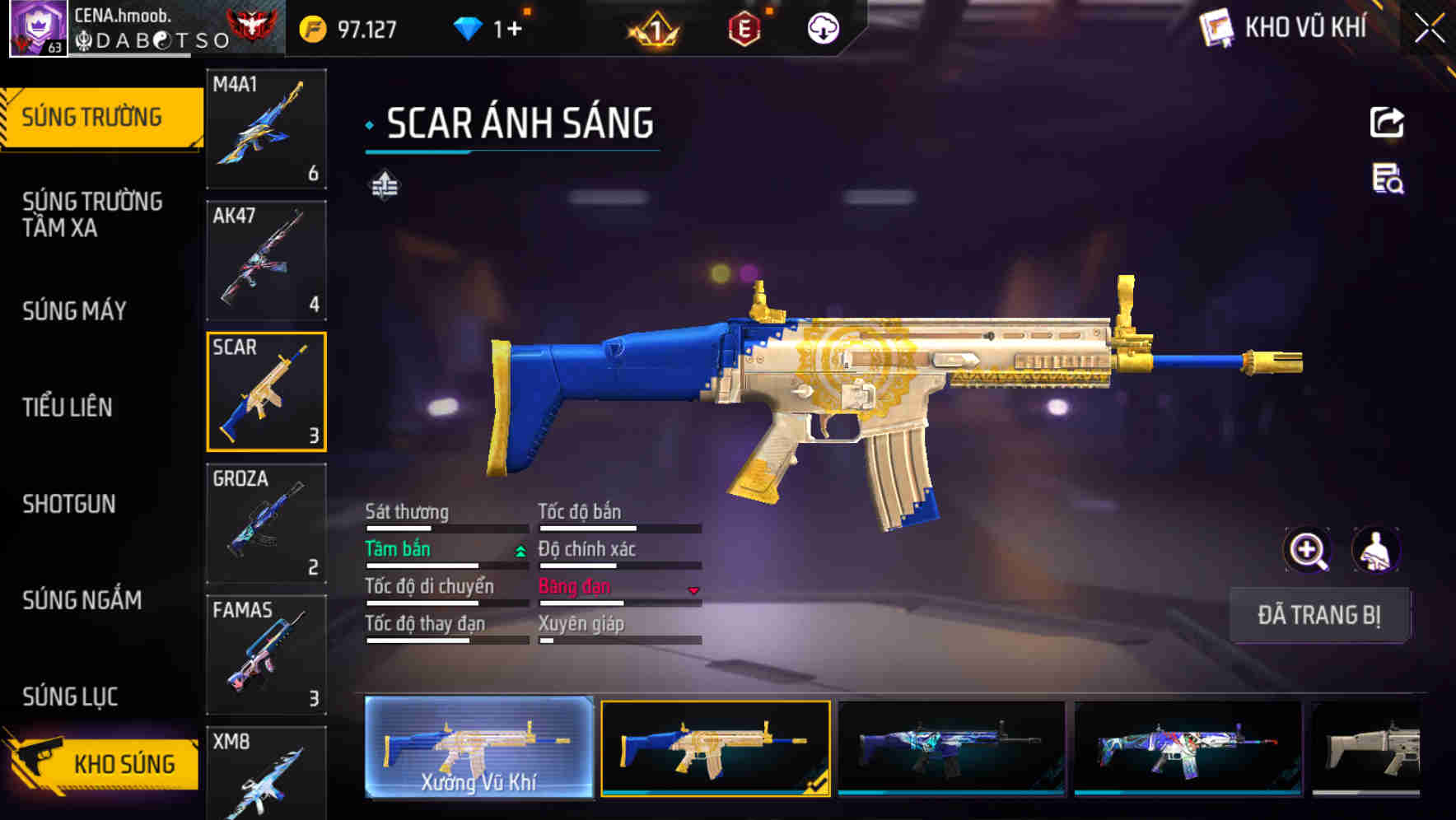The width and height of the screenshot is (1456, 820).
Task: Select the Súng Lục category
Action: click(x=70, y=697)
